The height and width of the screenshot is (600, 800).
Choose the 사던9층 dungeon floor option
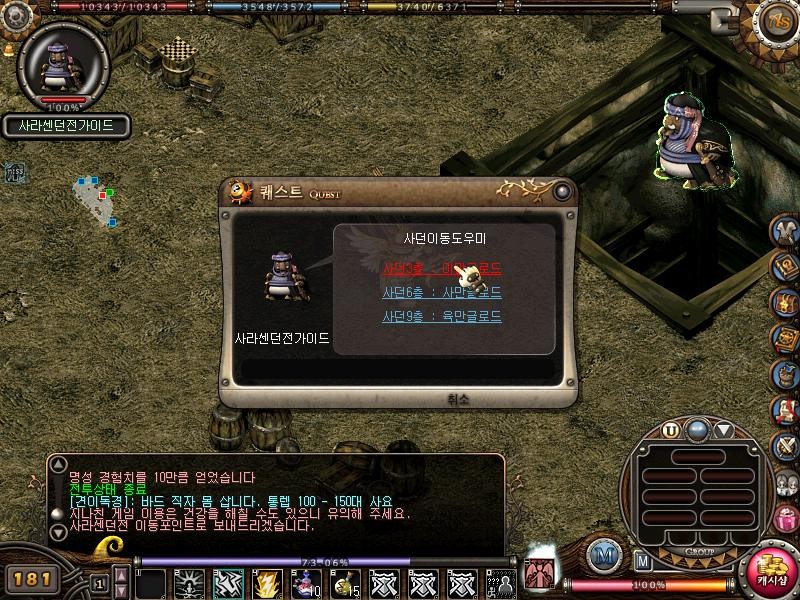[441, 316]
